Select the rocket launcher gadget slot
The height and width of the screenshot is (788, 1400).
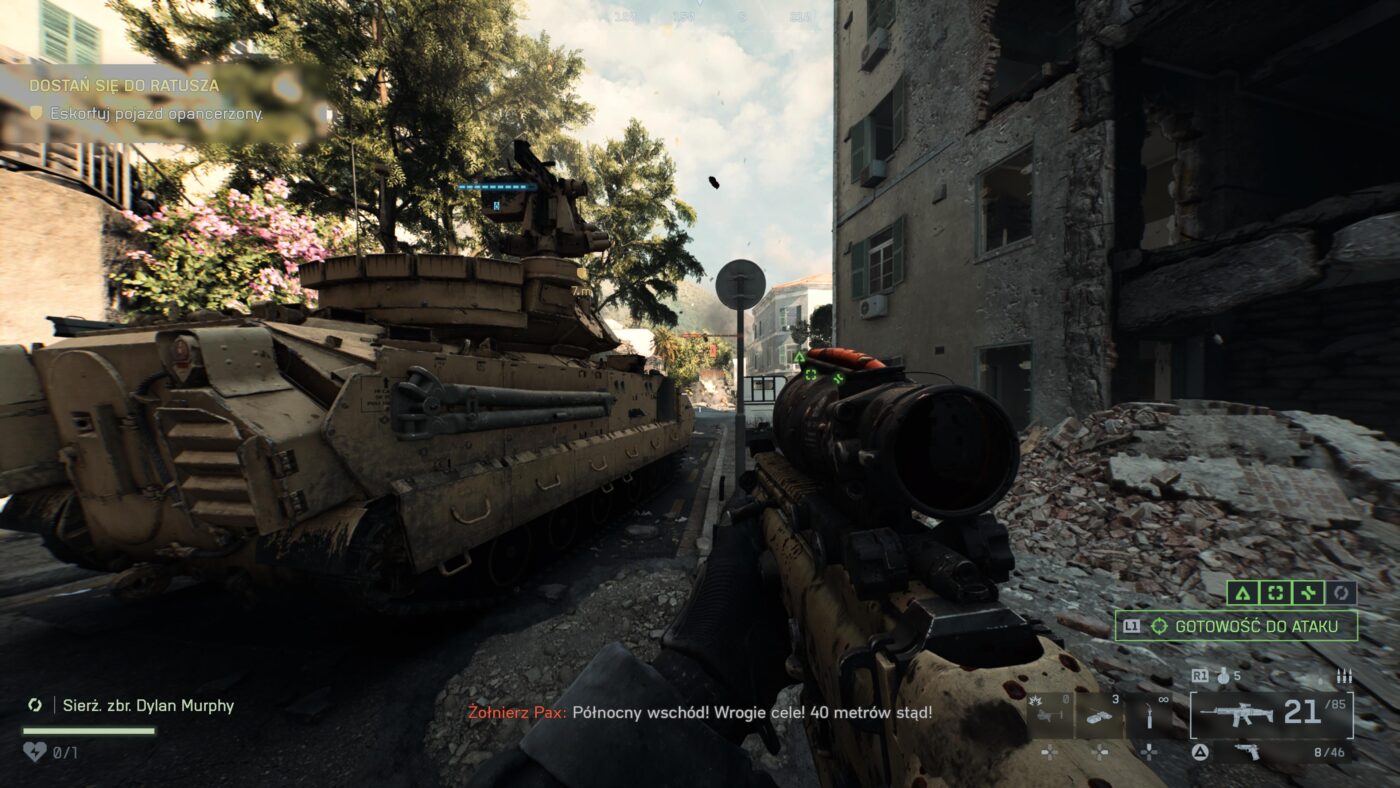tap(1050, 716)
